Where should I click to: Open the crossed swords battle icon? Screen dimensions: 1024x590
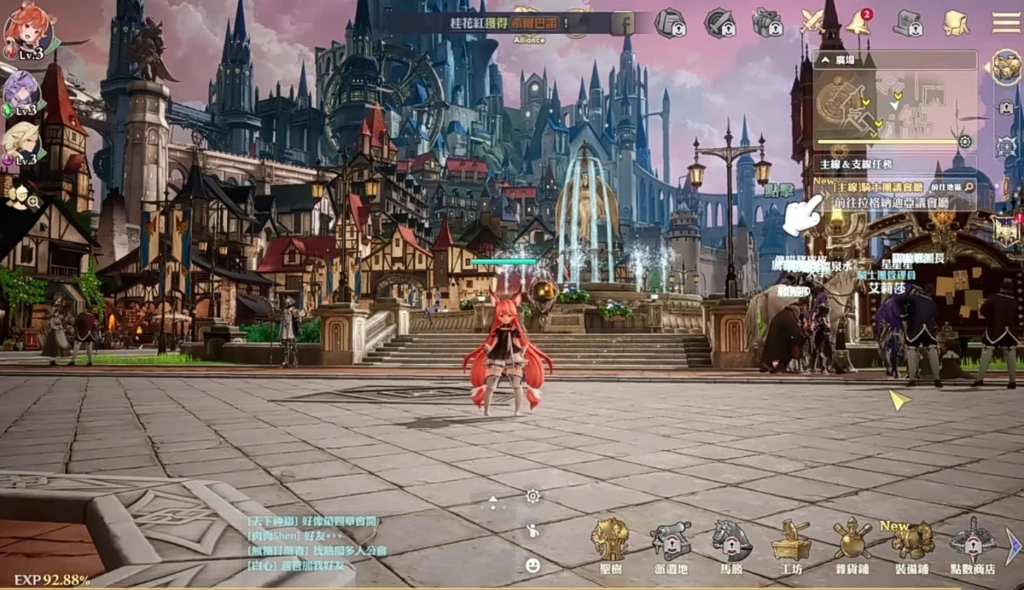pos(812,22)
